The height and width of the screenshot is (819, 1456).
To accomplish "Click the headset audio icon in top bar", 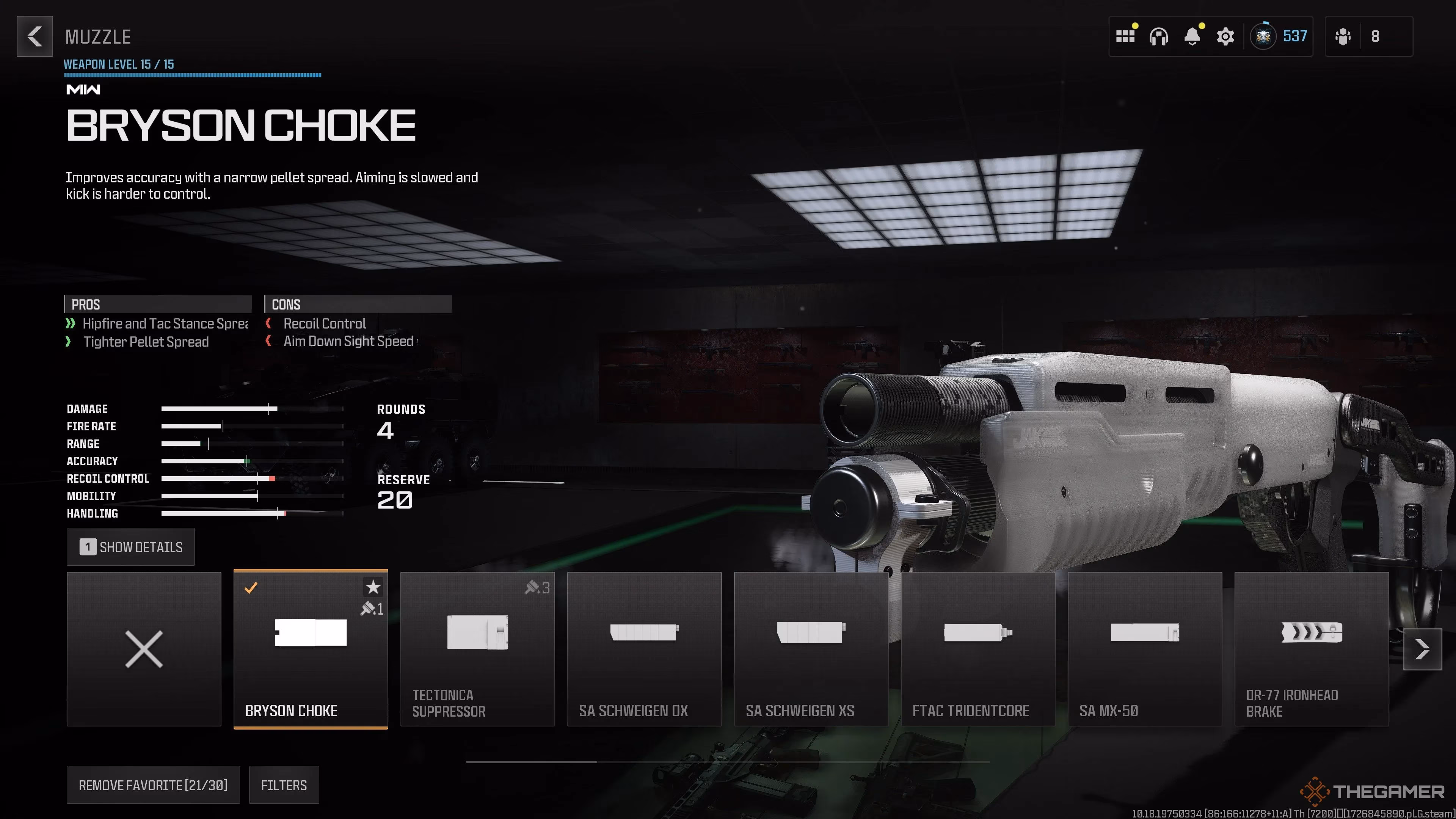I will 1159,36.
